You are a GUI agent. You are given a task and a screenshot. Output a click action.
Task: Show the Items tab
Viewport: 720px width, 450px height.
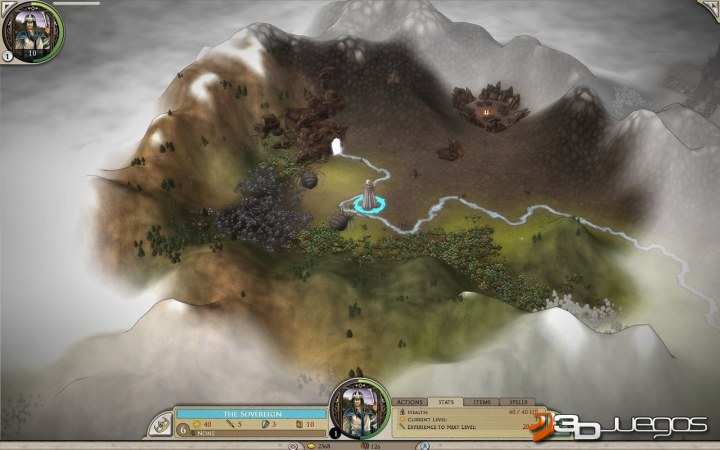(480, 402)
